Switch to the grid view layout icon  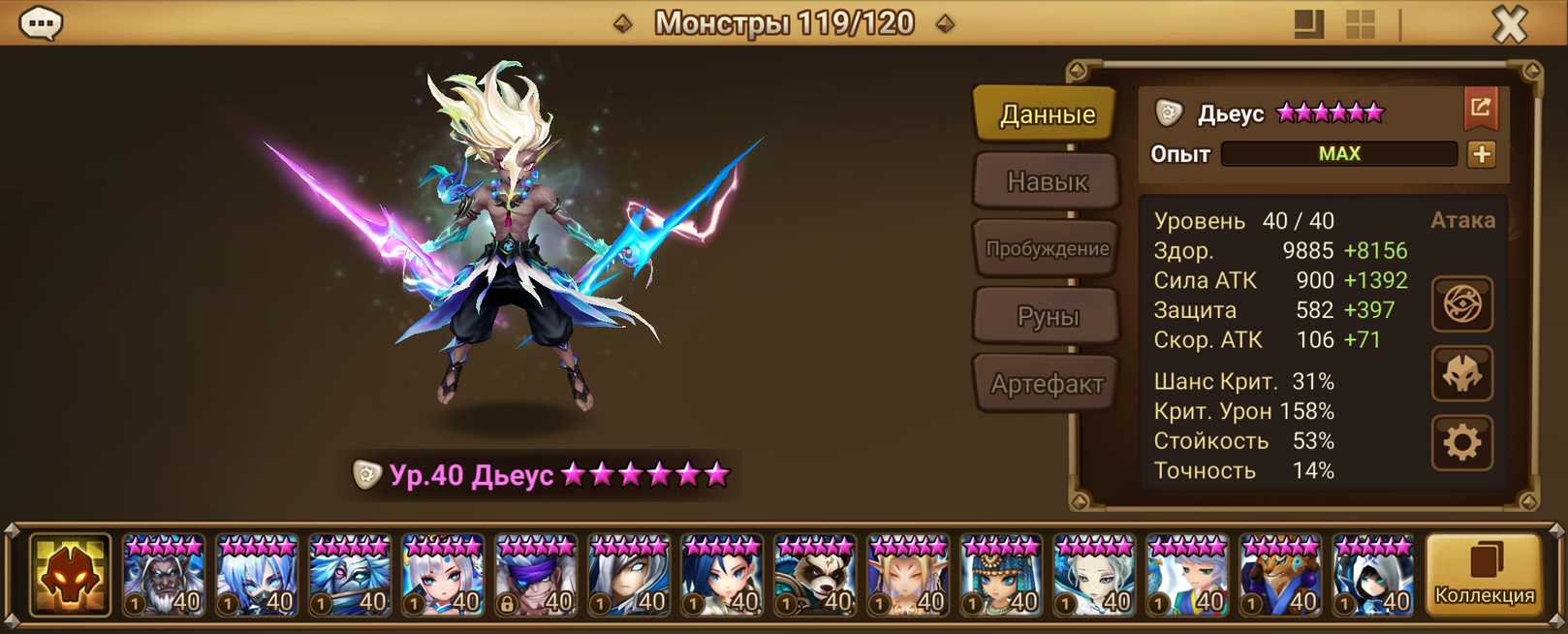tap(1361, 24)
